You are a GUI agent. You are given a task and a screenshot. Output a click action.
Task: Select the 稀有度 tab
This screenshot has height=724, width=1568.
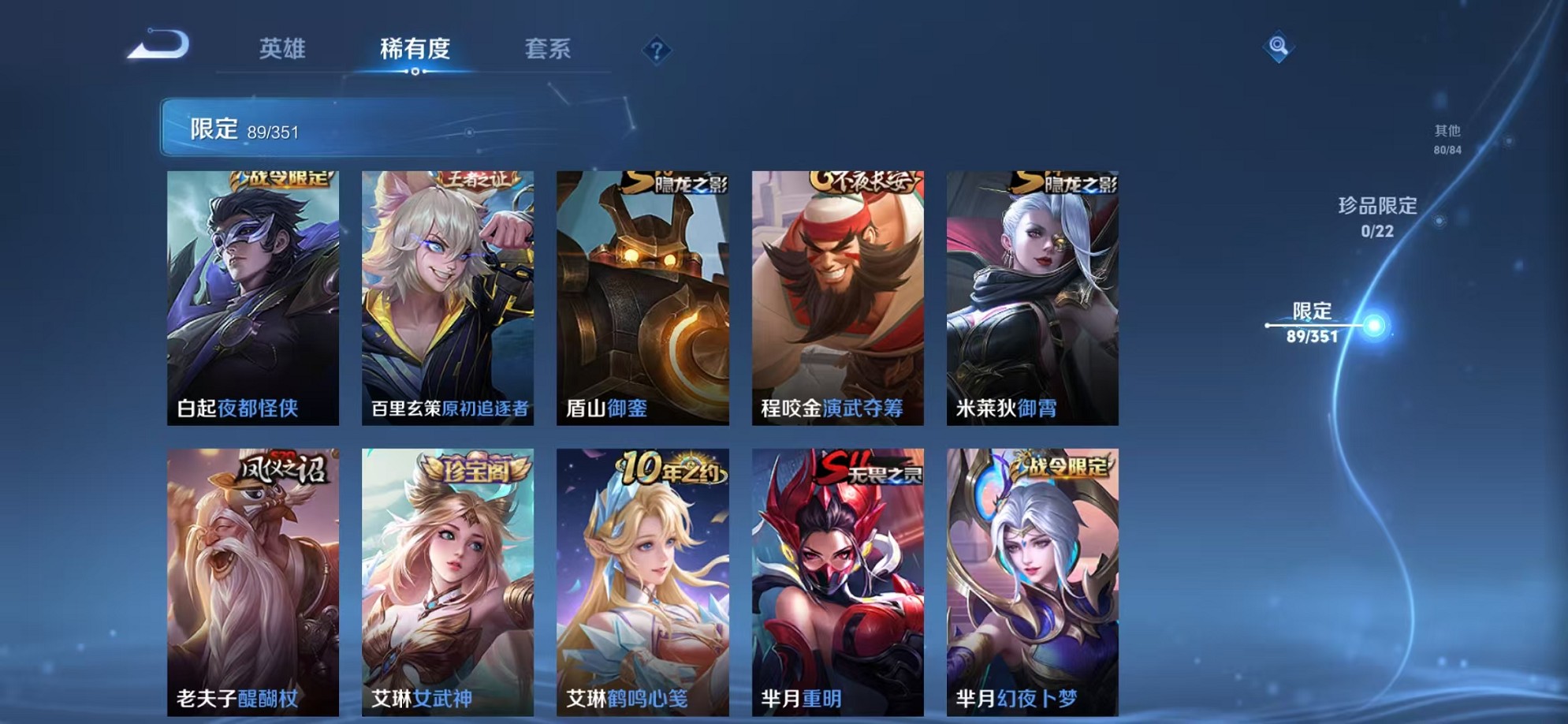[x=417, y=49]
